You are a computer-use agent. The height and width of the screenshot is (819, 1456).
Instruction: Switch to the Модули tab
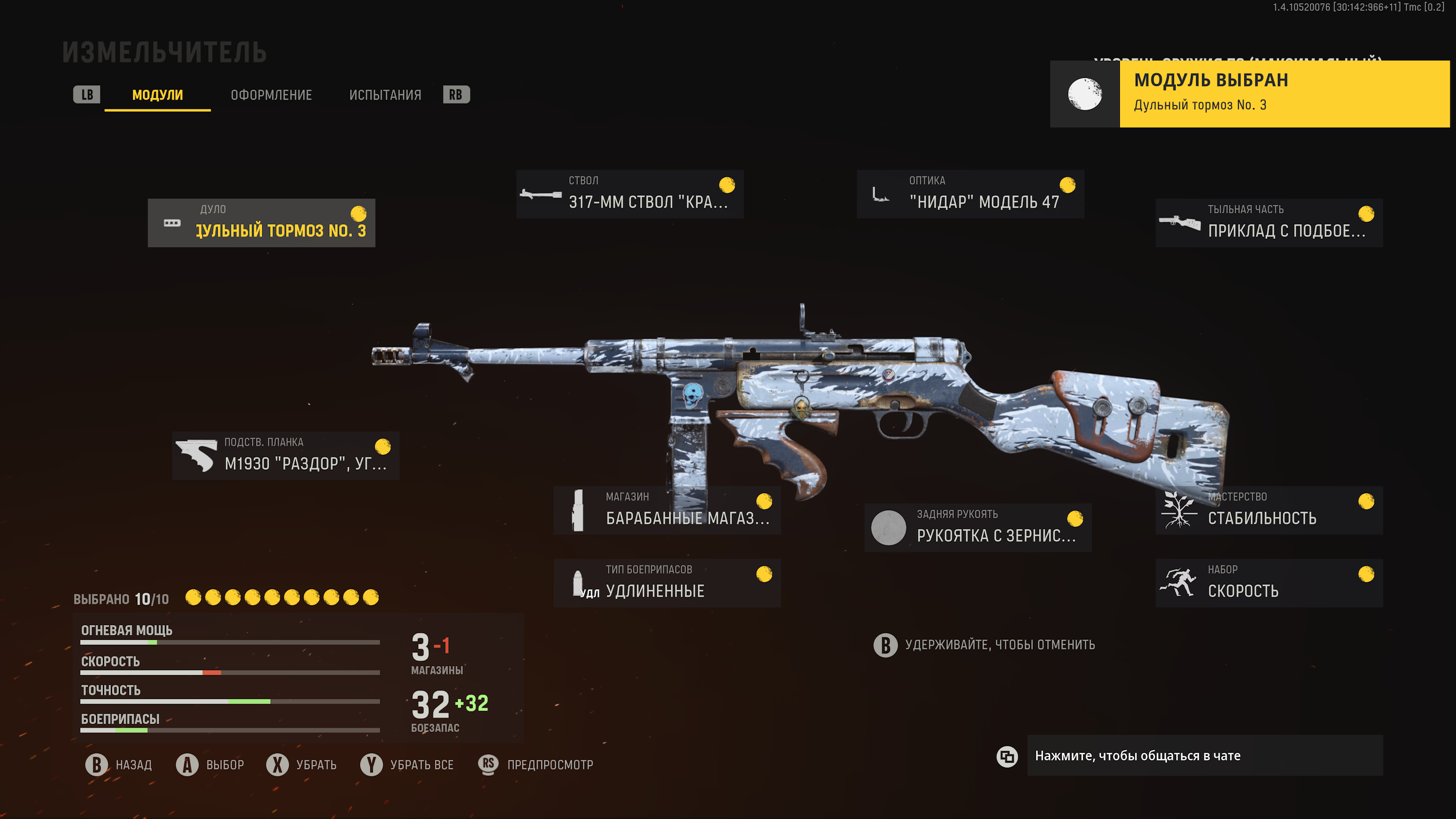158,95
